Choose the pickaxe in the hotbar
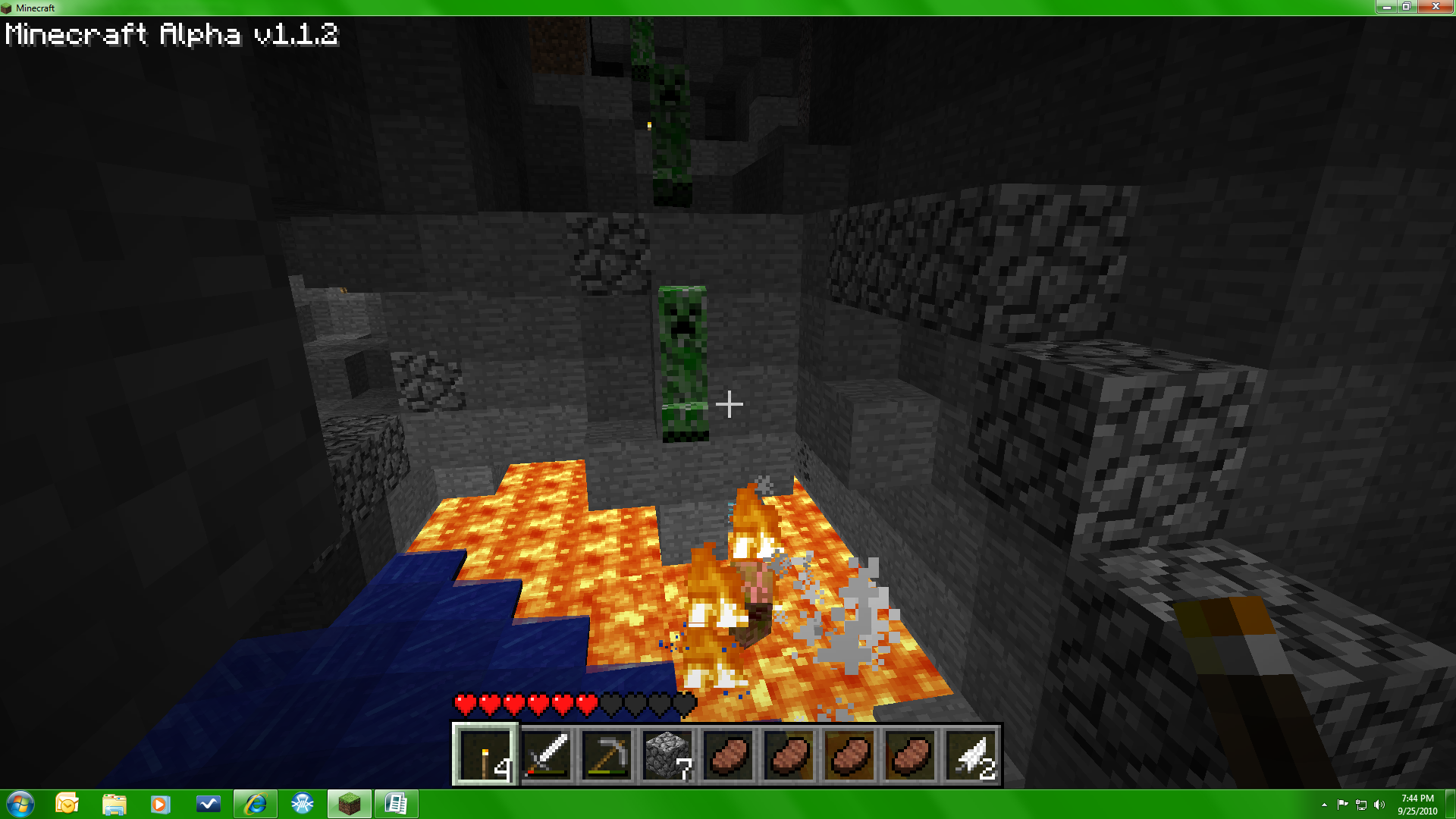 (607, 754)
